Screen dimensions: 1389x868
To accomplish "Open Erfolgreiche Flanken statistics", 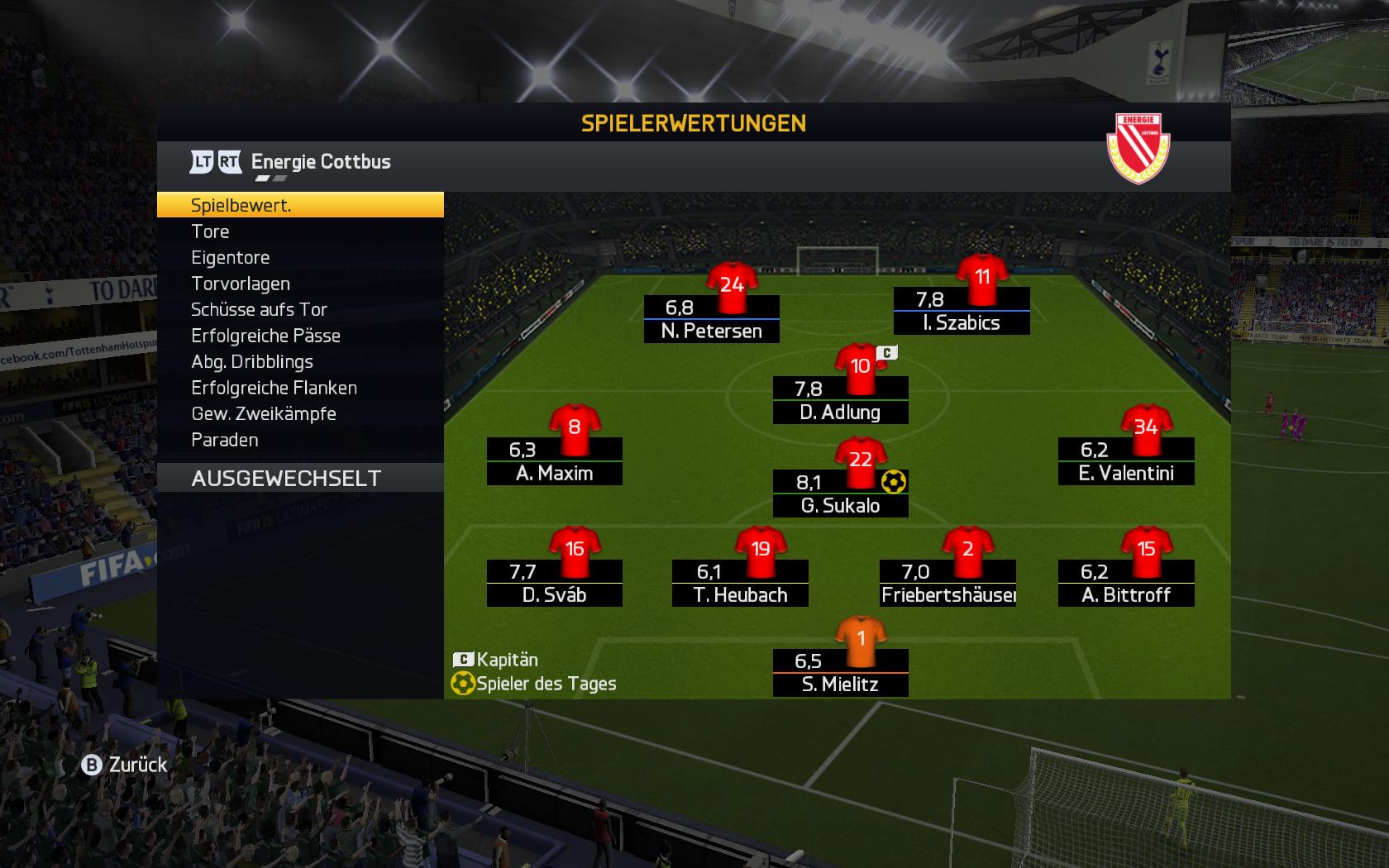I will pyautogui.click(x=299, y=388).
